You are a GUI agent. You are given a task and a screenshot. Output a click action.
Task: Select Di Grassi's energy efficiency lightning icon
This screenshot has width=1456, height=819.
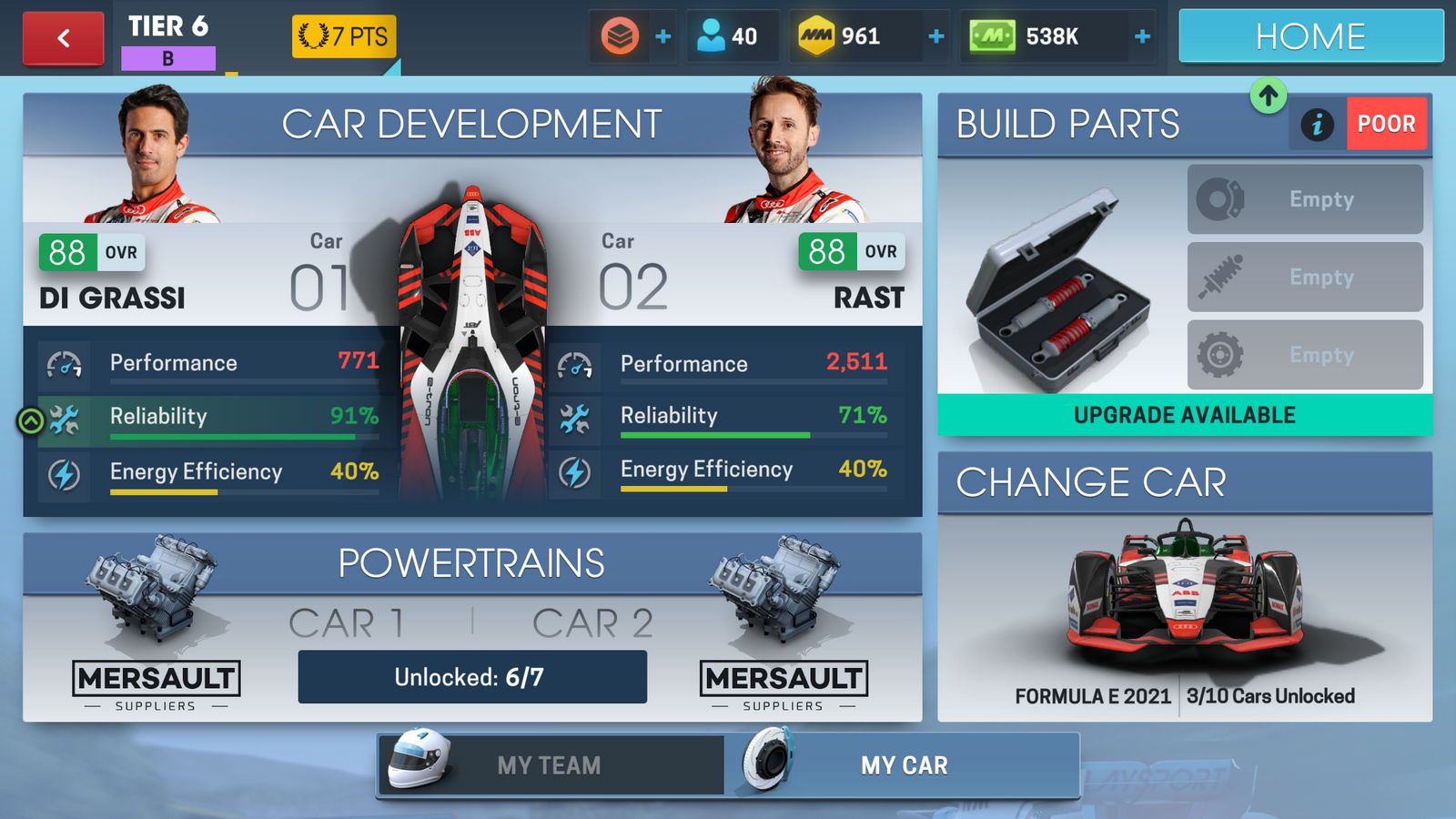pyautogui.click(x=64, y=474)
